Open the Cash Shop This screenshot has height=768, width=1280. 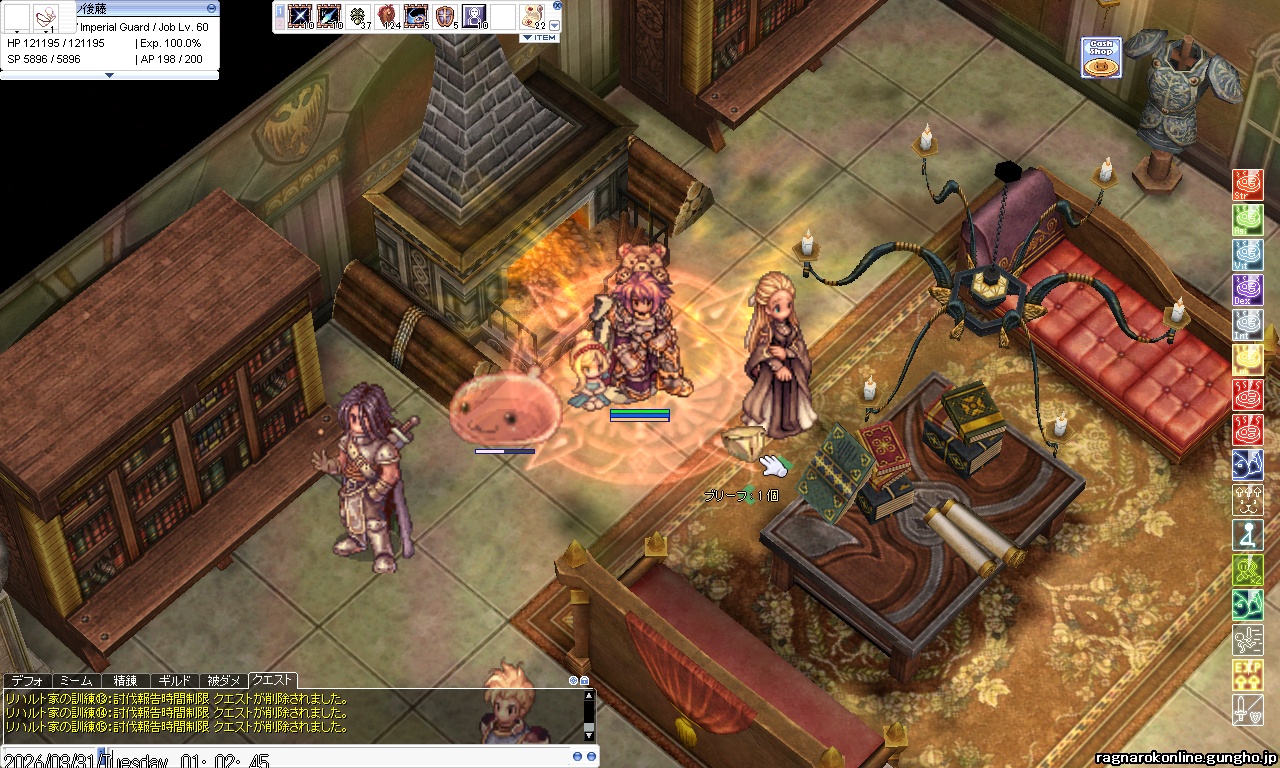click(1101, 58)
